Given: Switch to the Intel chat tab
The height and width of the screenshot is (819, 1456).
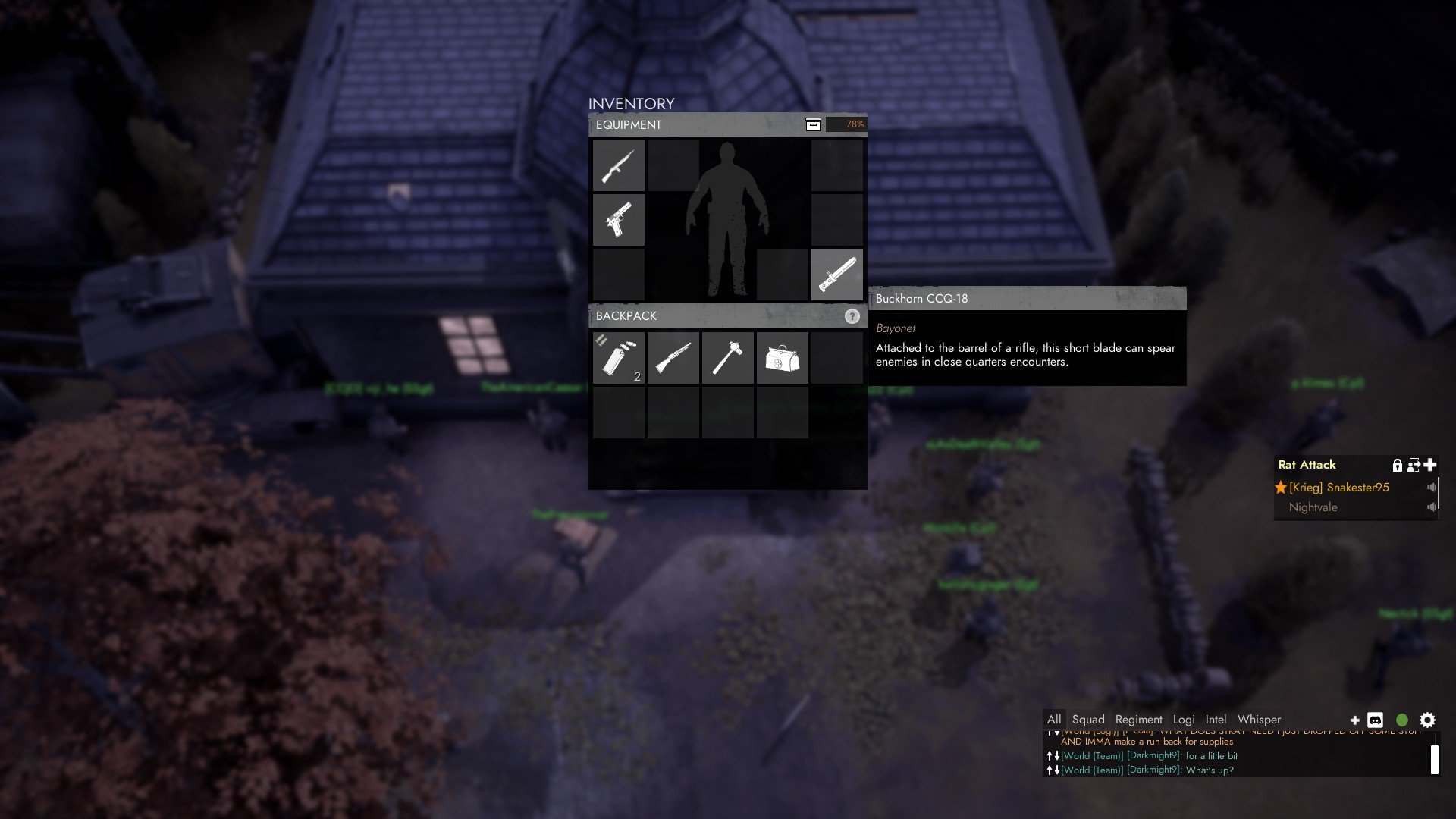Looking at the screenshot, I should coord(1216,720).
